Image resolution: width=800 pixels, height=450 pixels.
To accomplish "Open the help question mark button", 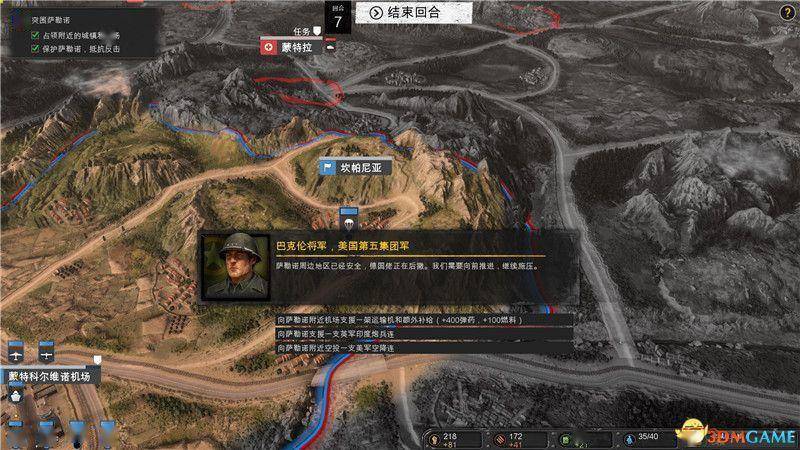I will click(x=786, y=12).
